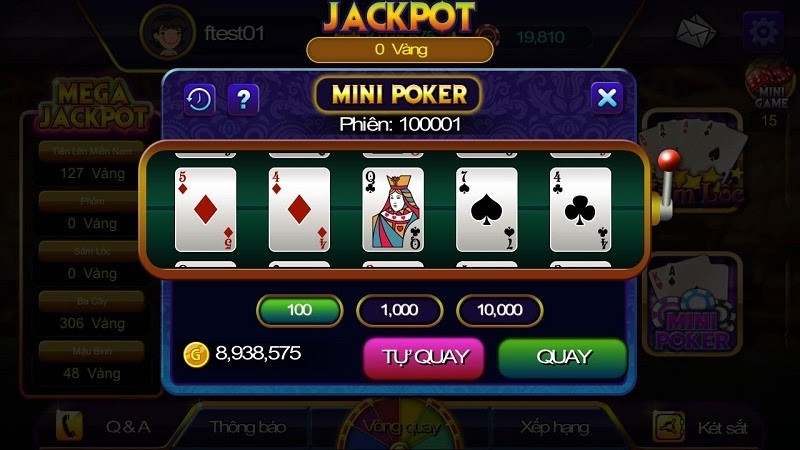Open the Q&A section
Screen dimensions: 800x450
tap(110, 427)
